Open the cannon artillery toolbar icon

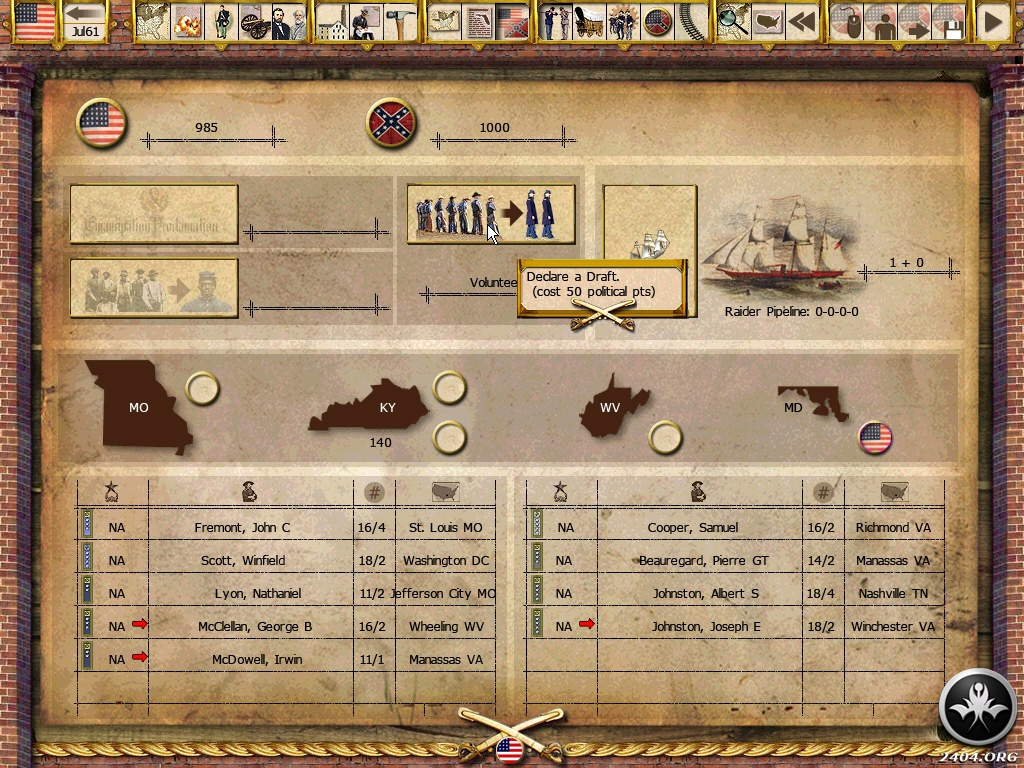[x=256, y=22]
